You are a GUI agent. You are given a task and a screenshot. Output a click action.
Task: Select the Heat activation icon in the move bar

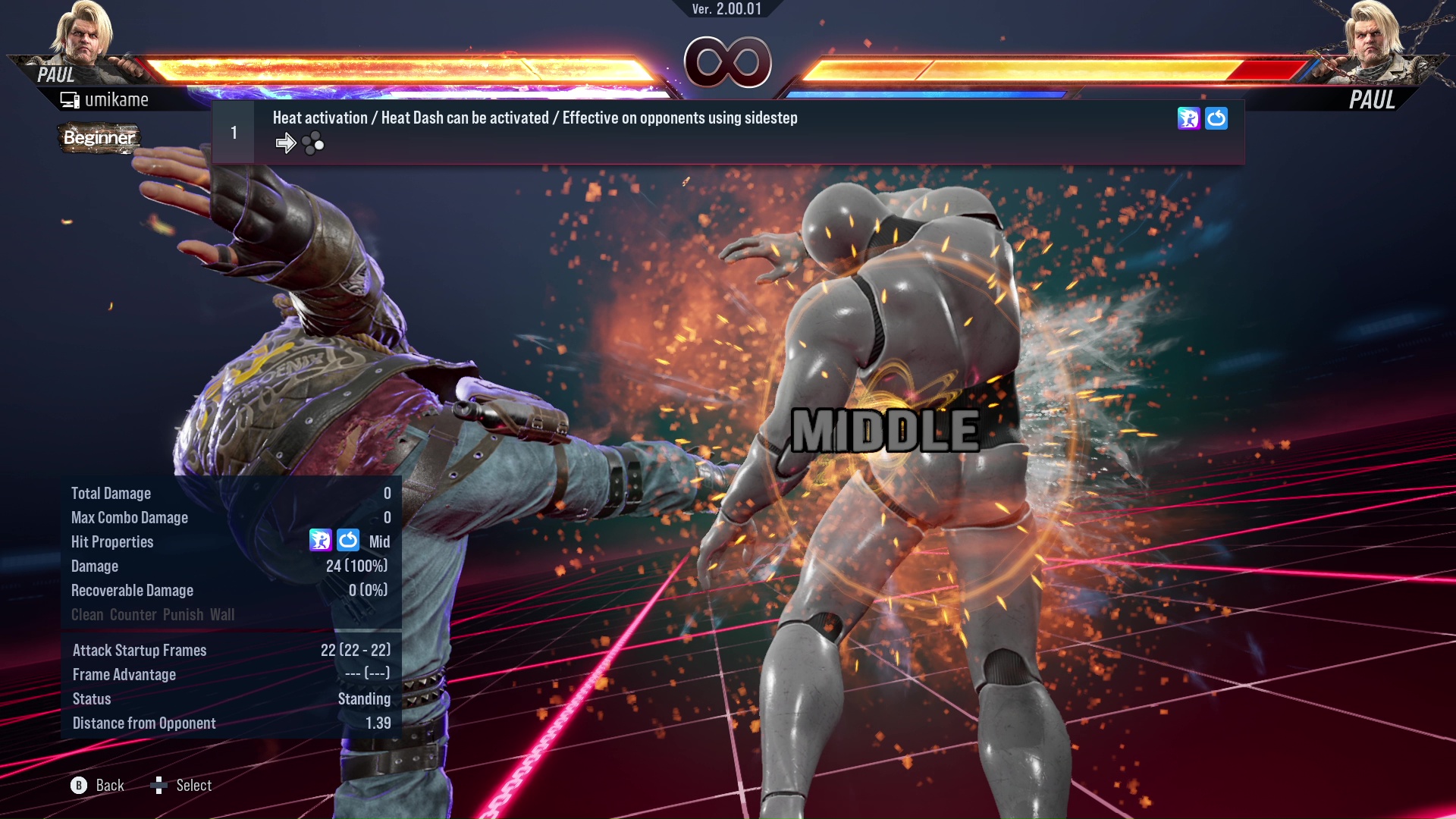1188,118
